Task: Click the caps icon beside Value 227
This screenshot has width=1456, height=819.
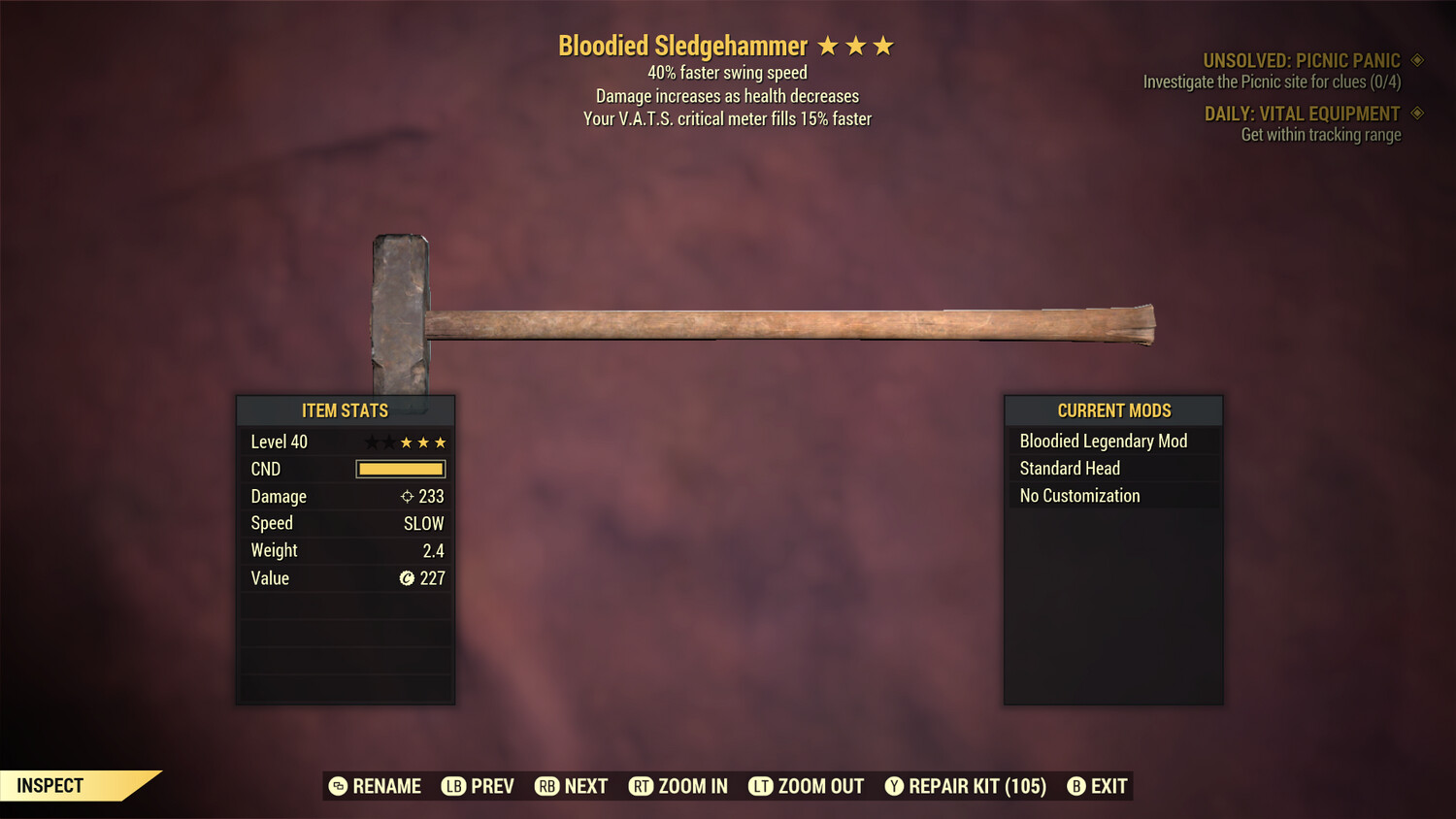Action: [x=408, y=578]
